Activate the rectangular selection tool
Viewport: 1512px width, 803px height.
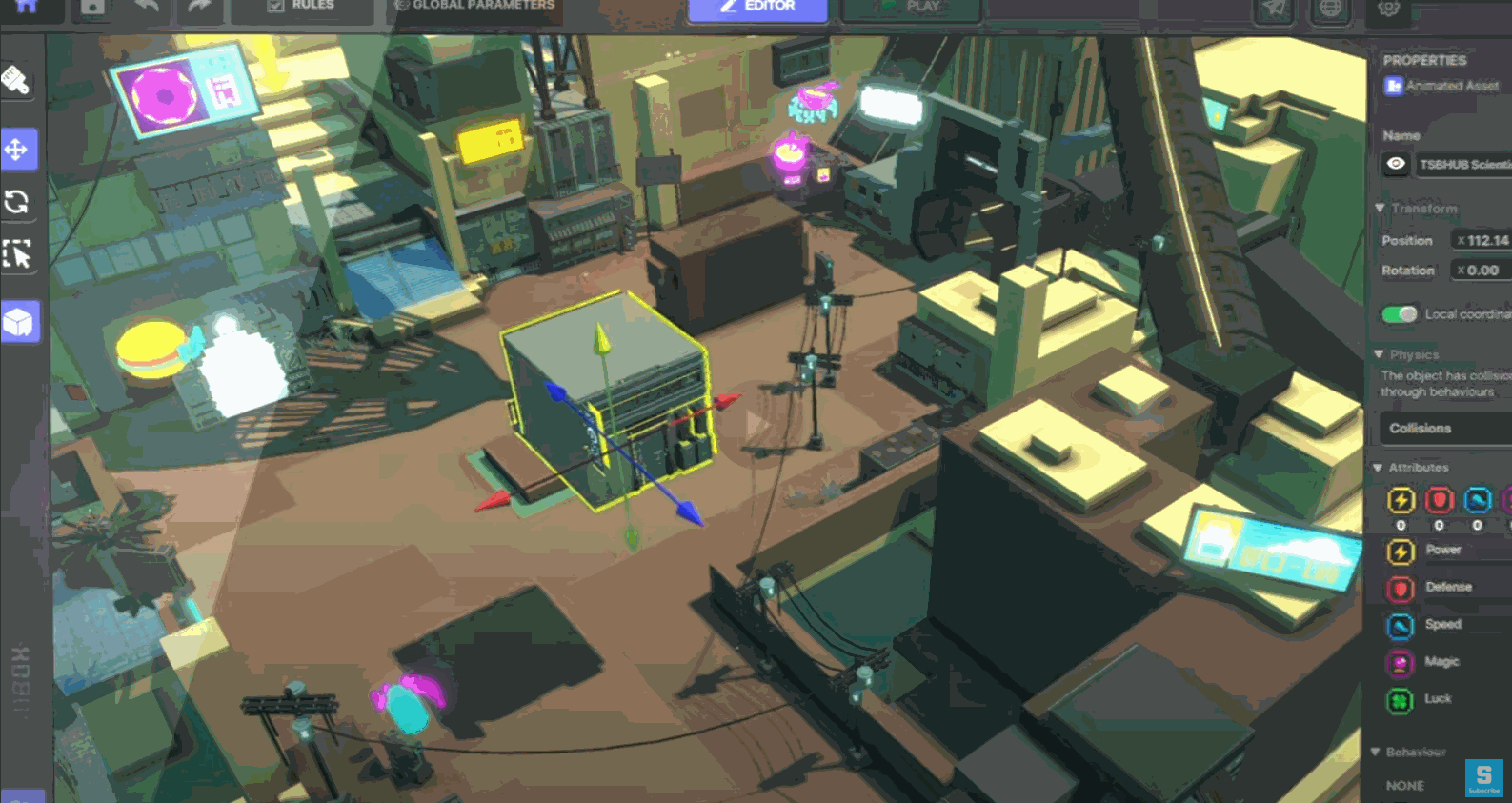point(19,255)
